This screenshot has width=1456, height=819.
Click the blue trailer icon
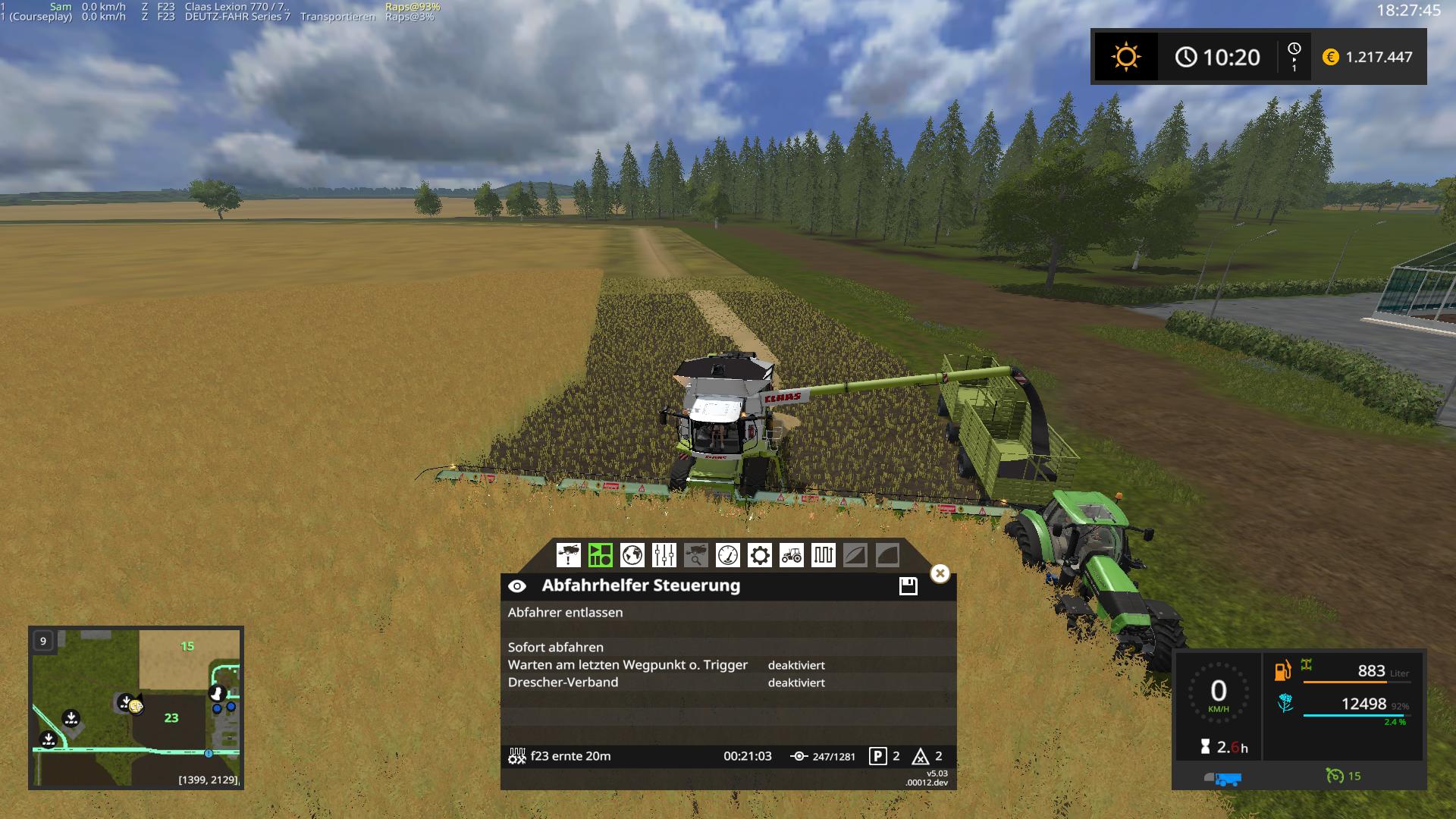tap(1222, 778)
